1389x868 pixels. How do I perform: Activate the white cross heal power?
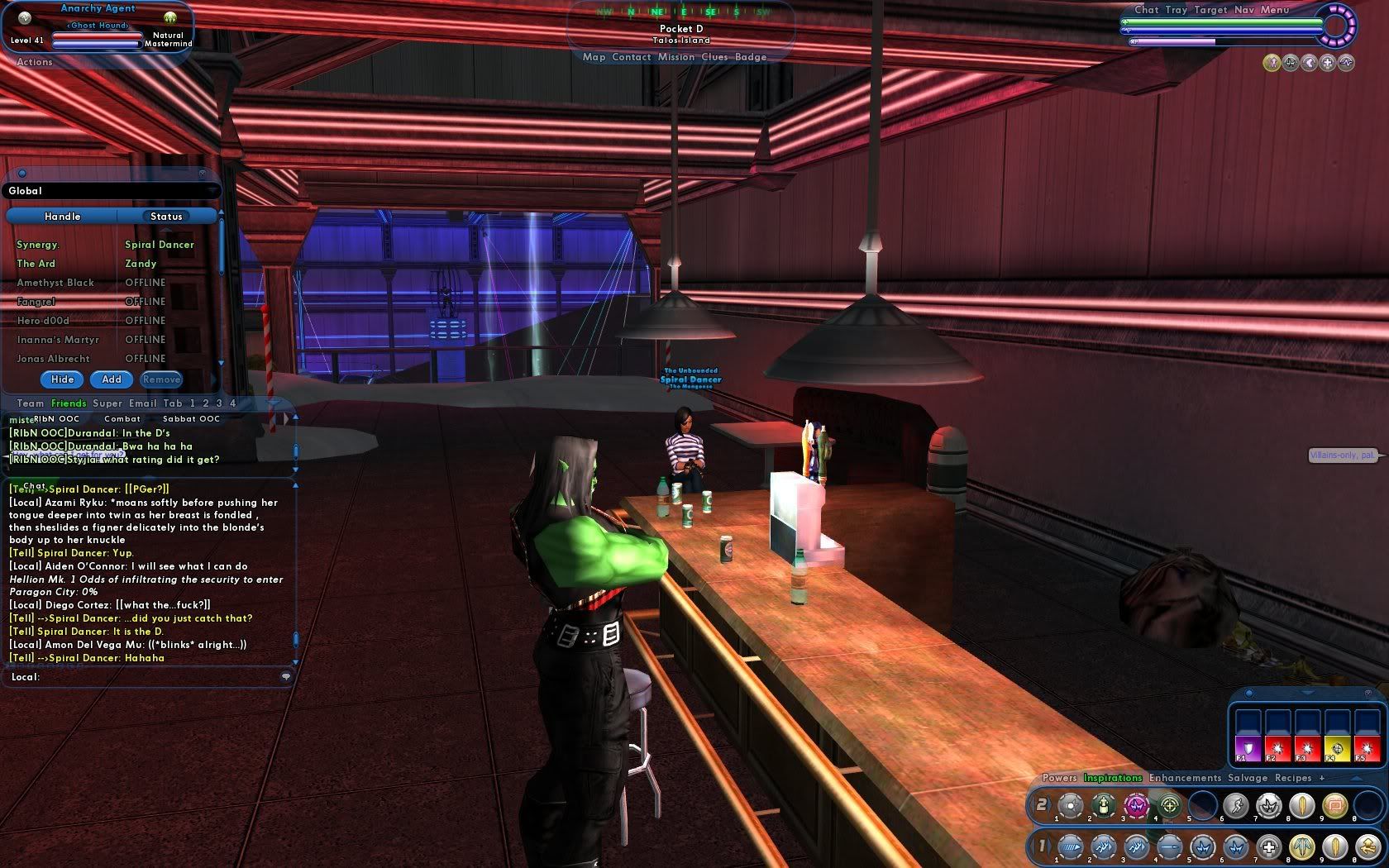[x=1269, y=847]
